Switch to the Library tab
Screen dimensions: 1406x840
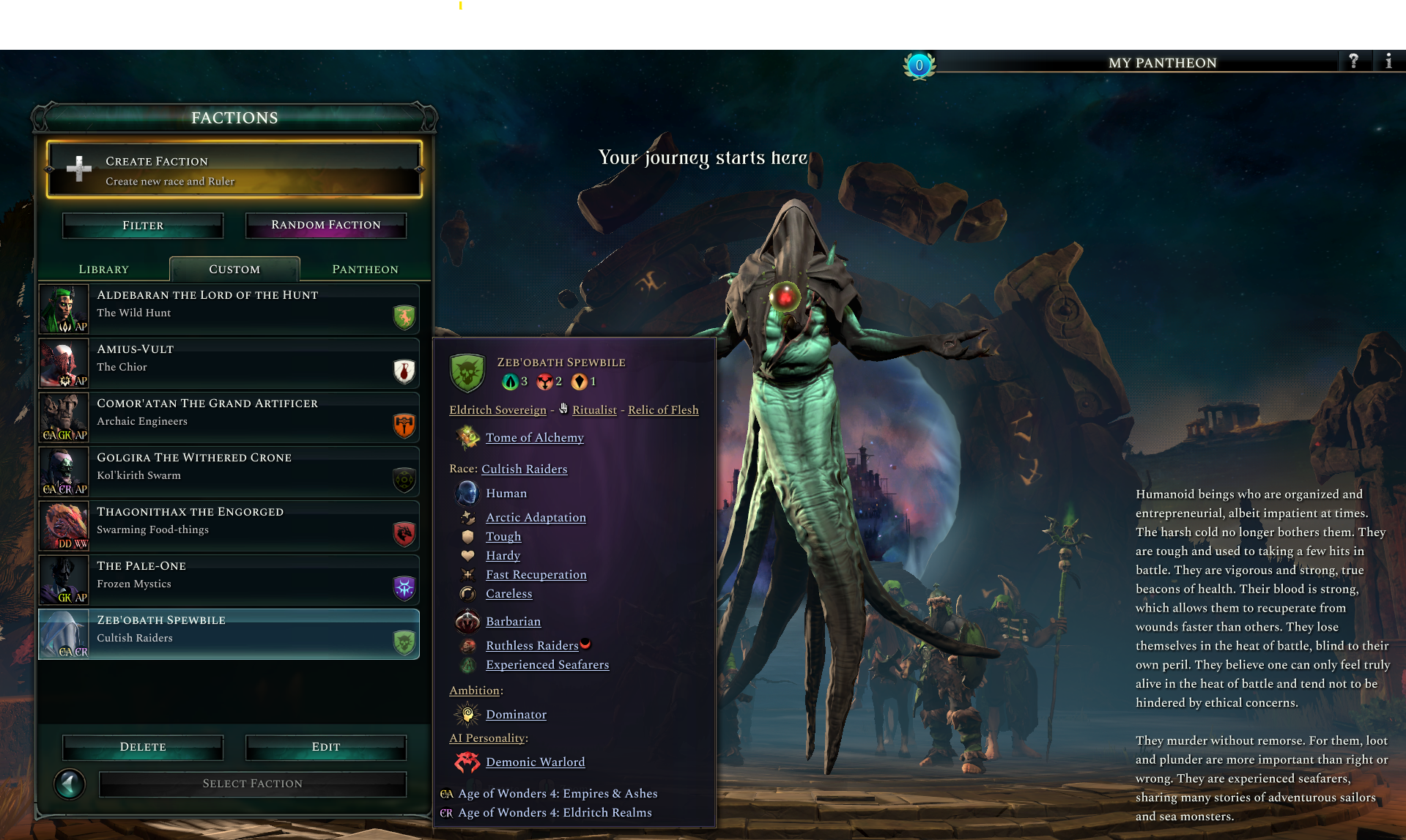tap(103, 270)
